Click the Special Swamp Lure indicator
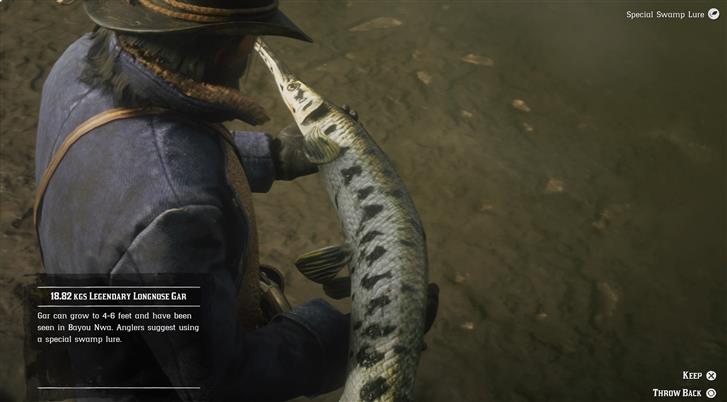The height and width of the screenshot is (402, 727). pos(670,15)
